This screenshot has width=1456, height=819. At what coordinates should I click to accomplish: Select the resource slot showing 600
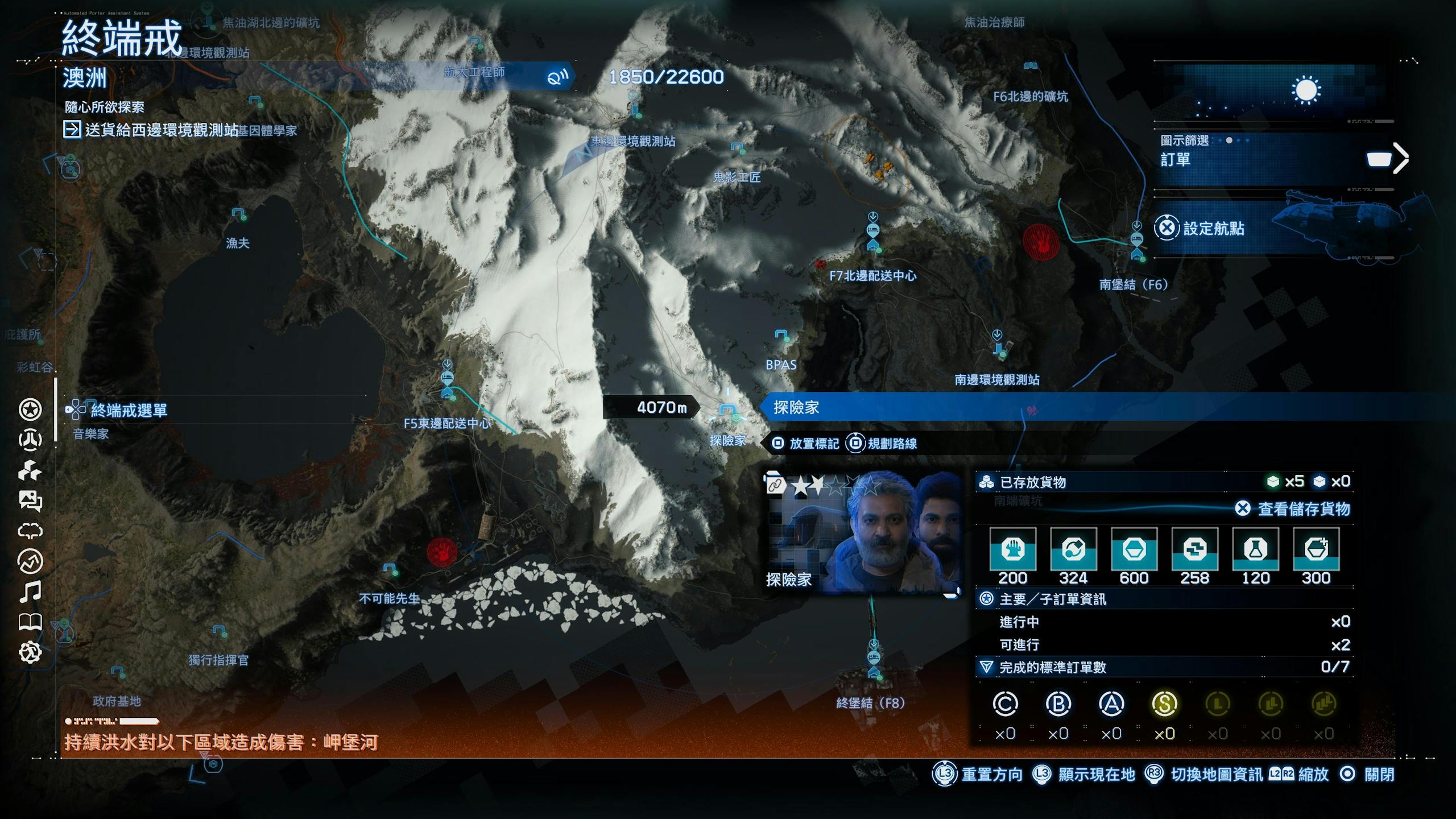[x=1134, y=549]
